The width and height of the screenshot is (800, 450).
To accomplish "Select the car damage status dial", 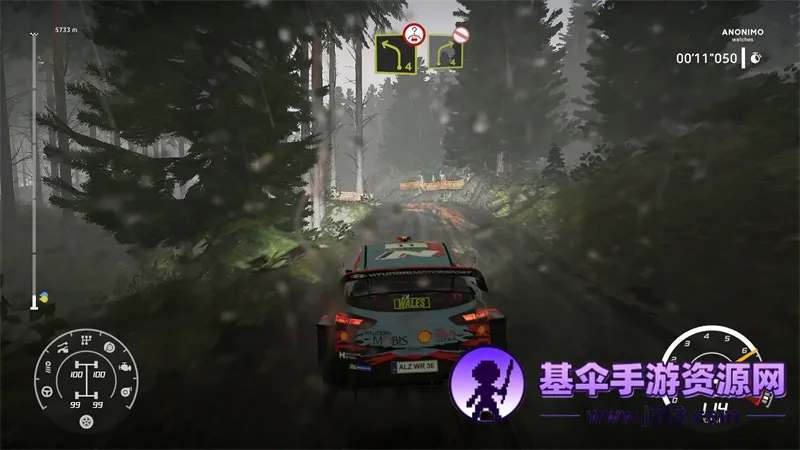I will coord(86,378).
